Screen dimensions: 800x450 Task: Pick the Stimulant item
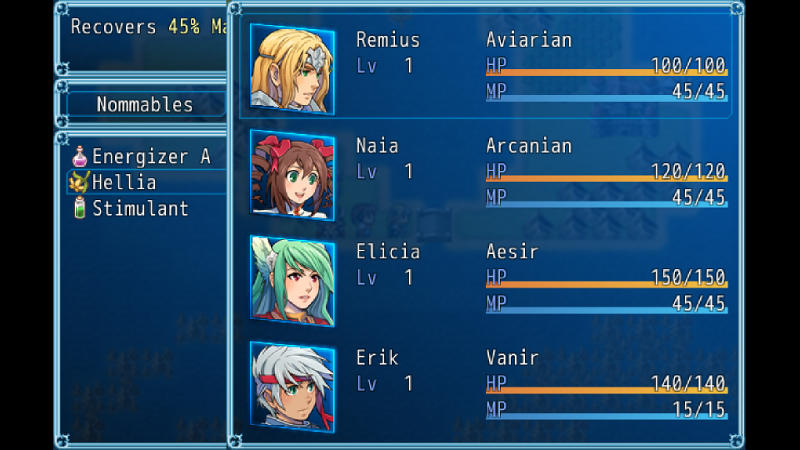(x=140, y=209)
